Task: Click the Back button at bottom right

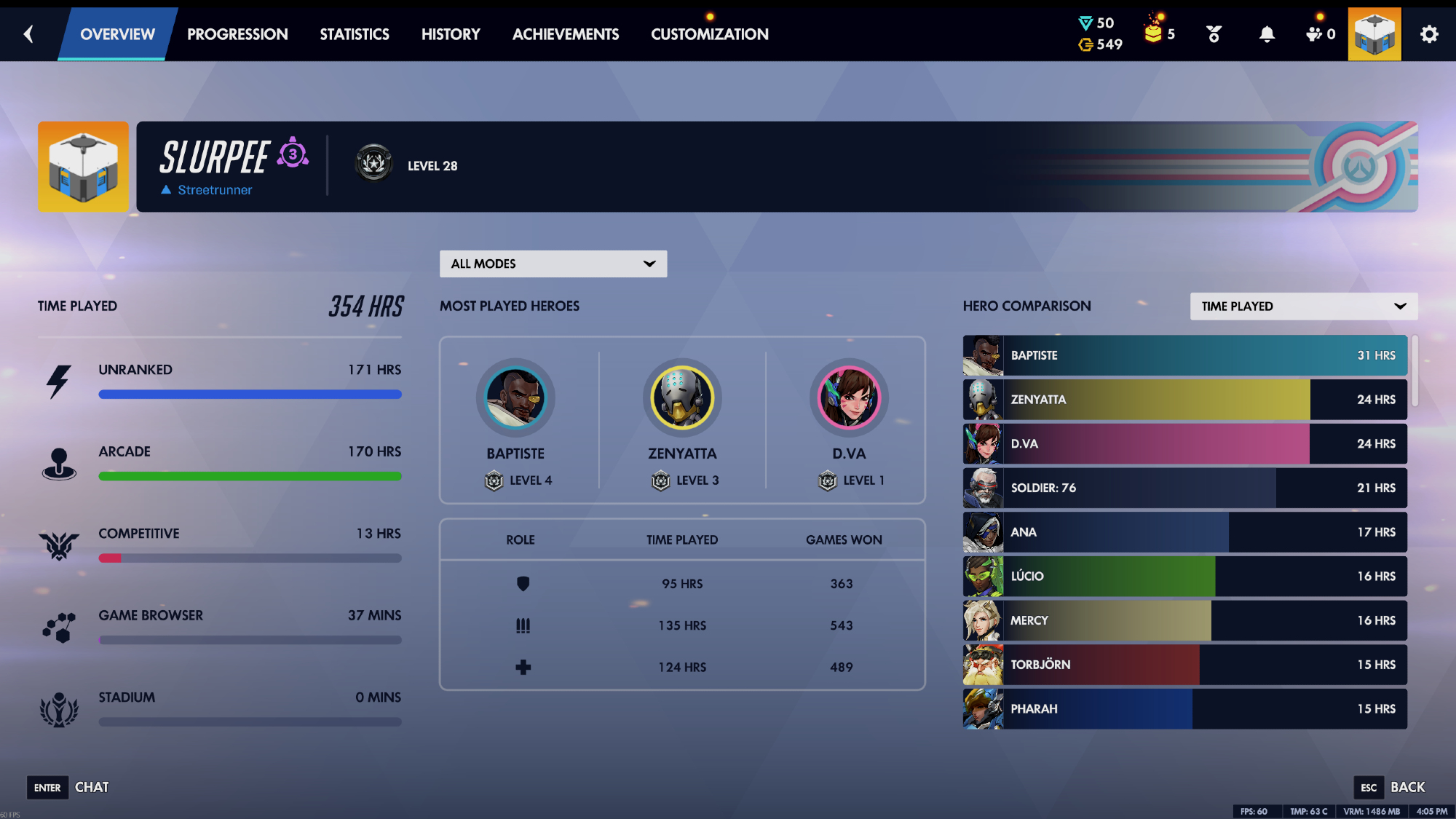Action: pyautogui.click(x=1391, y=787)
